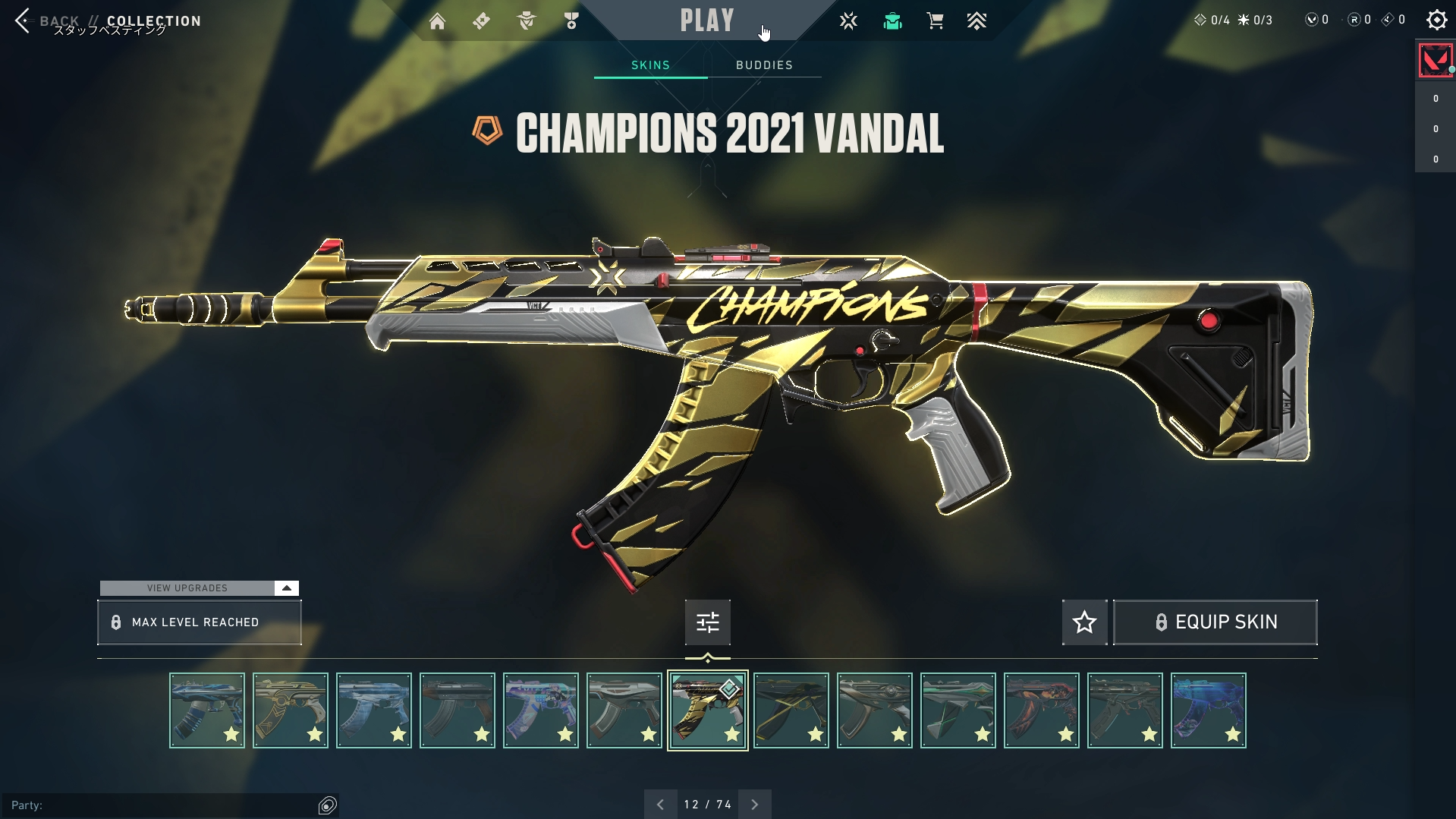Viewport: 1456px width, 819px height.
Task: Click the PLAY button
Action: click(x=707, y=20)
